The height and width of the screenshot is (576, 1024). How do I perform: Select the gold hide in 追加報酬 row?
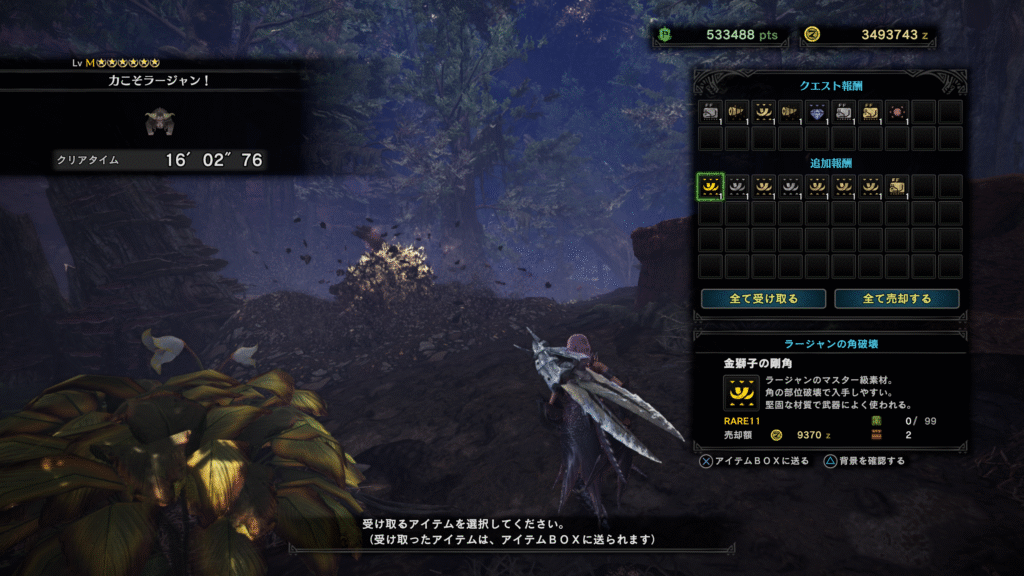click(897, 186)
